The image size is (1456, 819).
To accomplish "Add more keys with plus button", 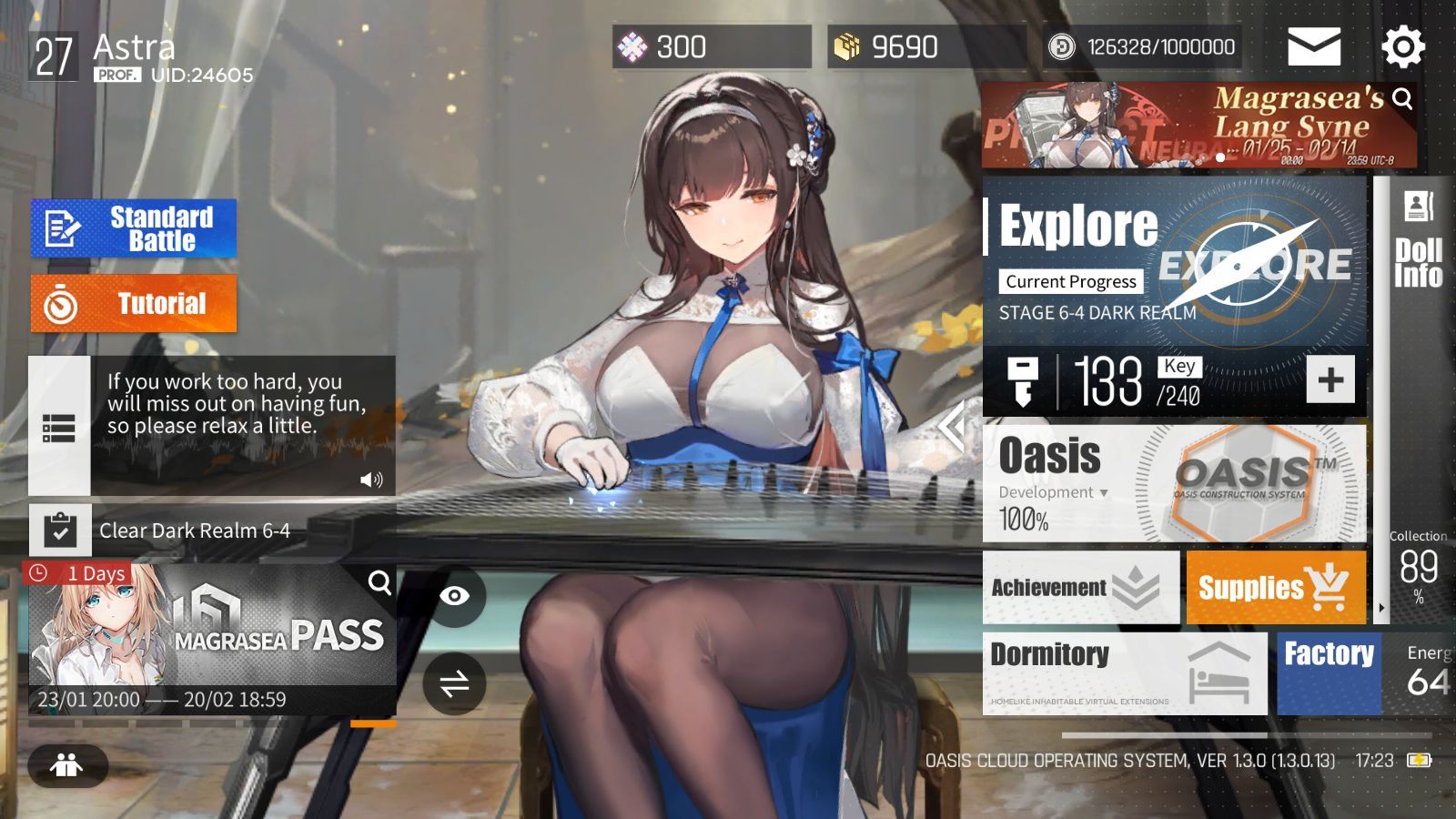I will [x=1330, y=379].
